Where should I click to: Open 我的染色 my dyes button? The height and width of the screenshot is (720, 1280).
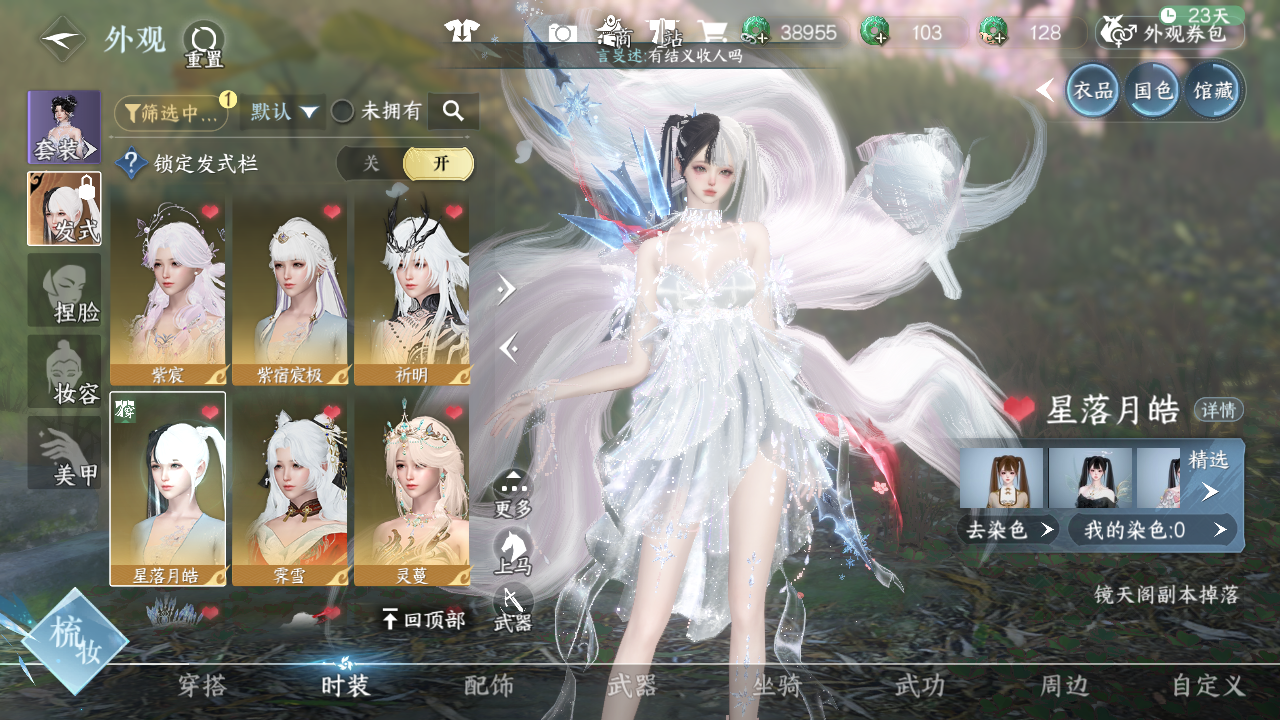pos(1152,530)
